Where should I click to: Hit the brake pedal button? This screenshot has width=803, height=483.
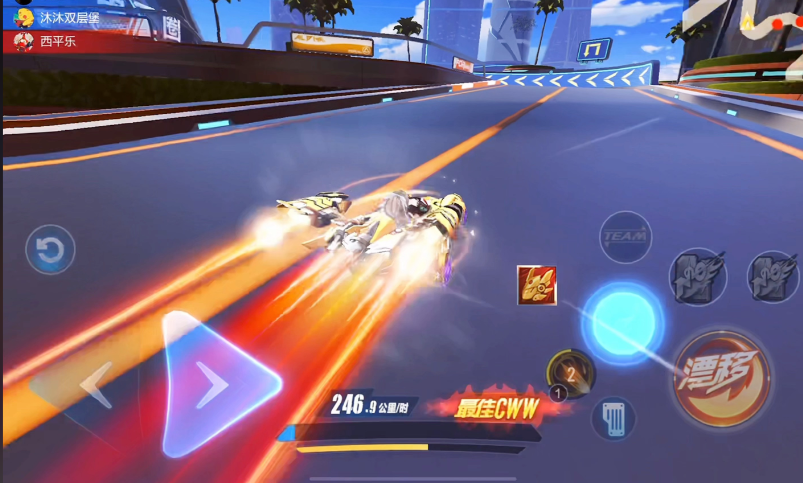(x=613, y=417)
